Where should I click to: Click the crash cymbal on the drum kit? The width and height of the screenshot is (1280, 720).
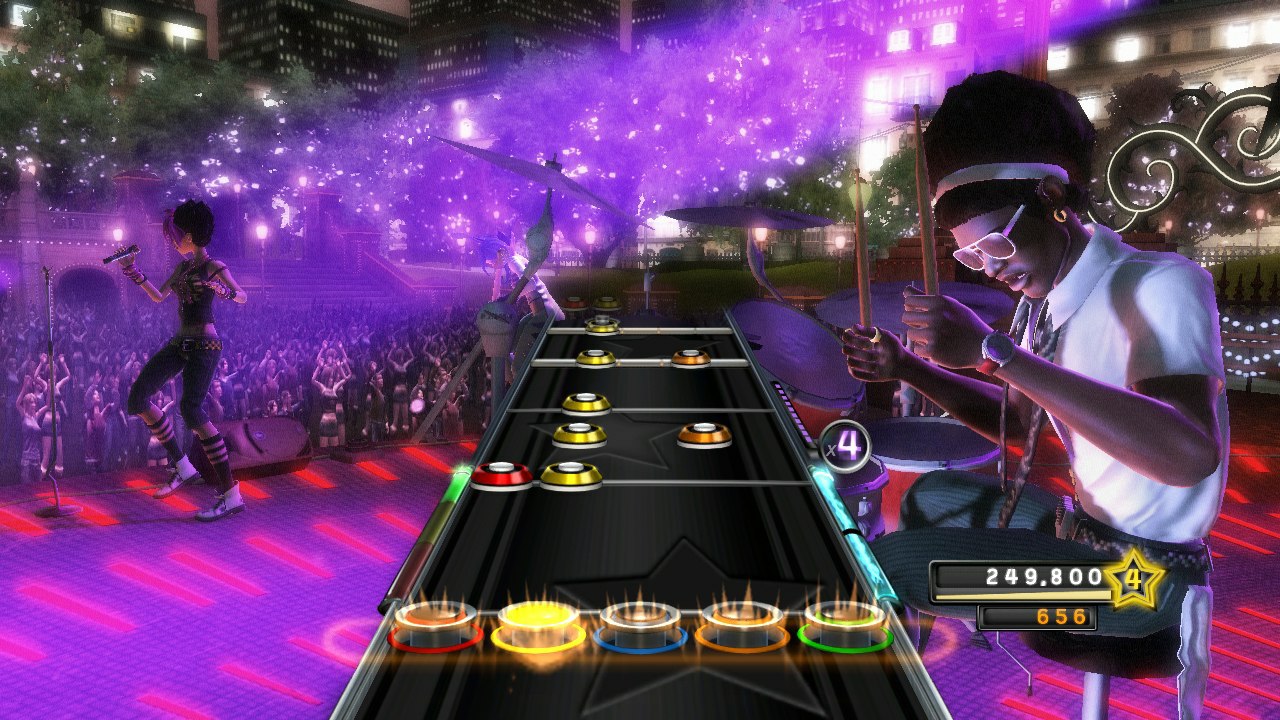point(745,215)
